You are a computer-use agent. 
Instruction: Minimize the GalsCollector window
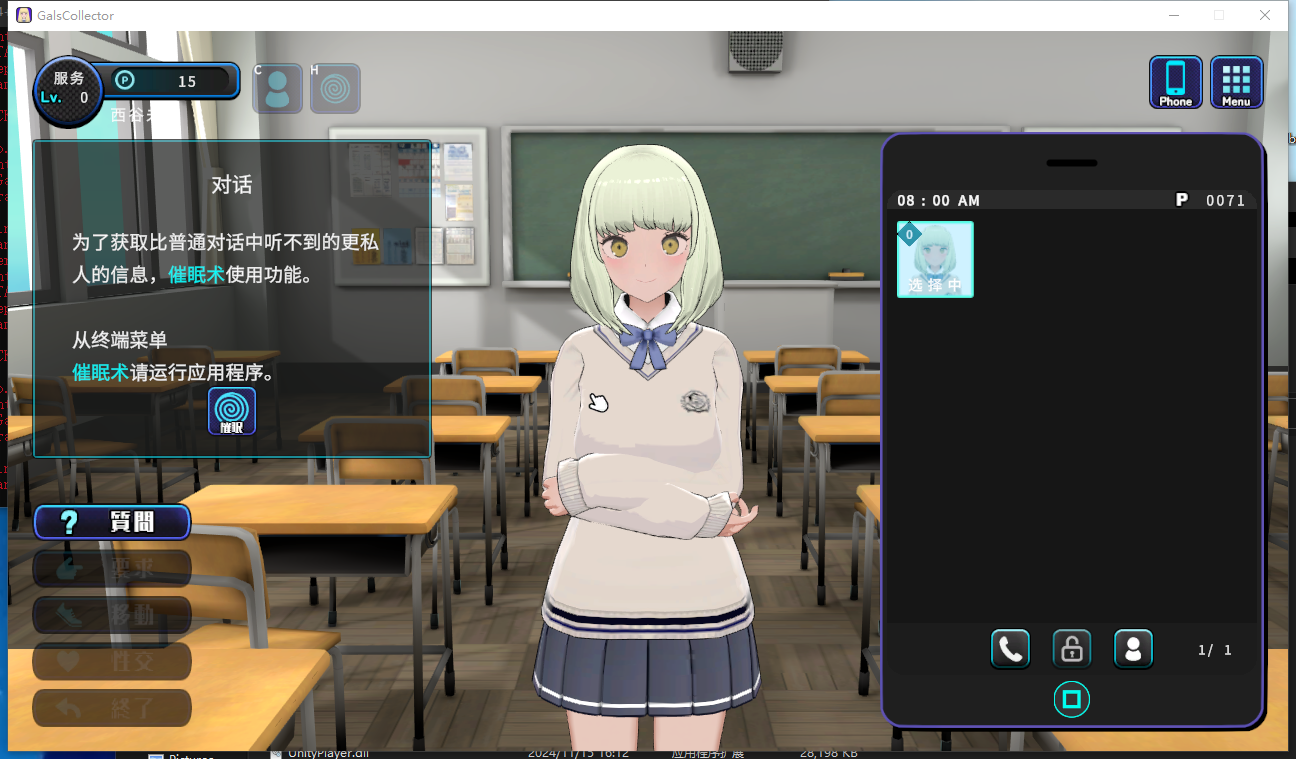(1173, 15)
